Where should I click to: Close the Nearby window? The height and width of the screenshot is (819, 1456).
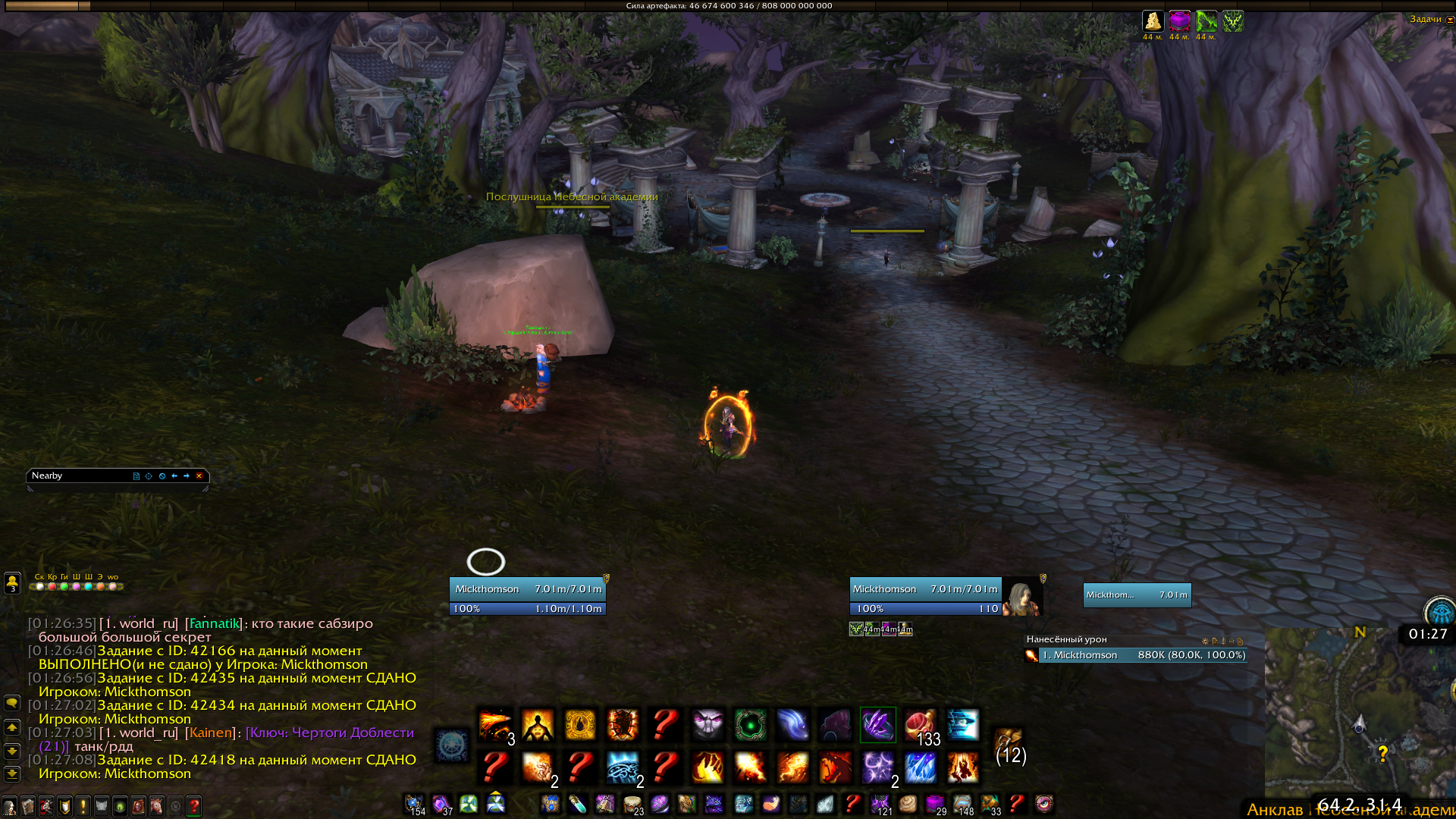tap(199, 476)
